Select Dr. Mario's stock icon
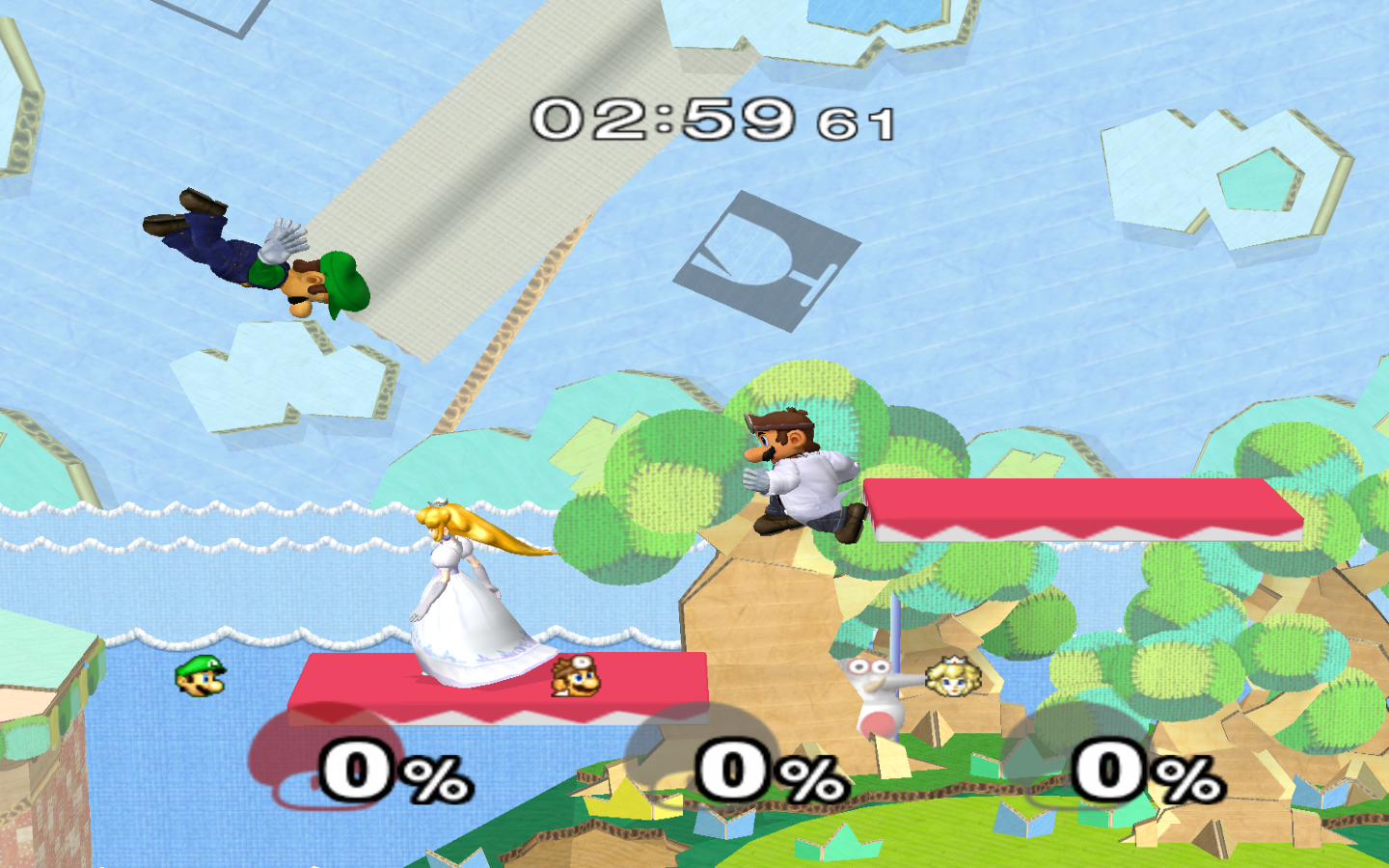Screen dimensions: 1389x868 (576, 676)
